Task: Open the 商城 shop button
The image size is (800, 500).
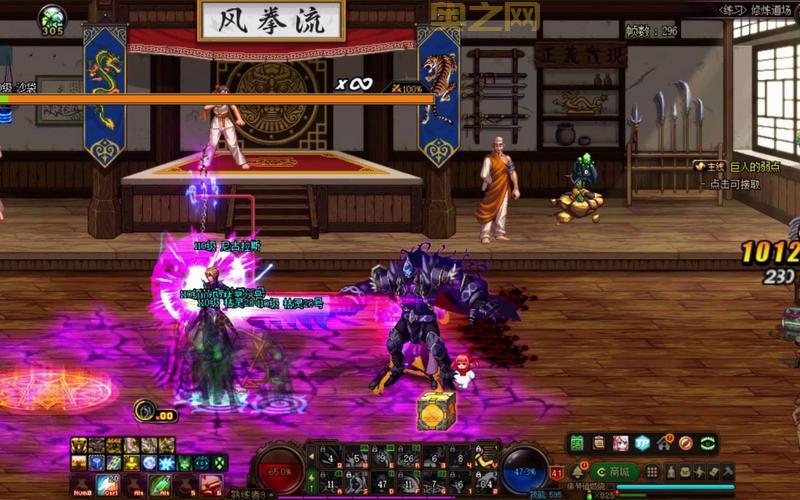Action: click(614, 471)
